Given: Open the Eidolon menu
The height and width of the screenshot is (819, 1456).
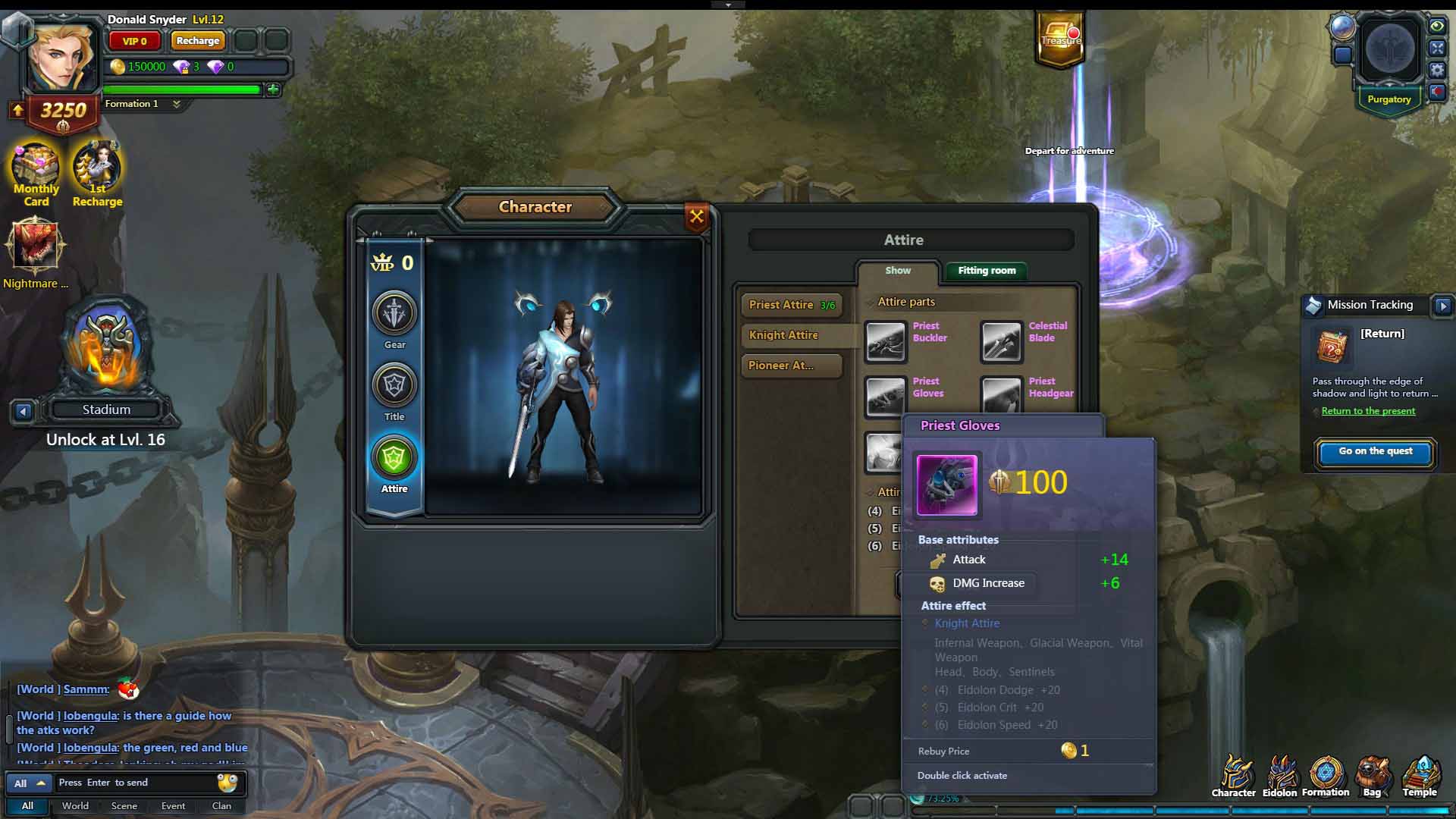Looking at the screenshot, I should [x=1280, y=777].
